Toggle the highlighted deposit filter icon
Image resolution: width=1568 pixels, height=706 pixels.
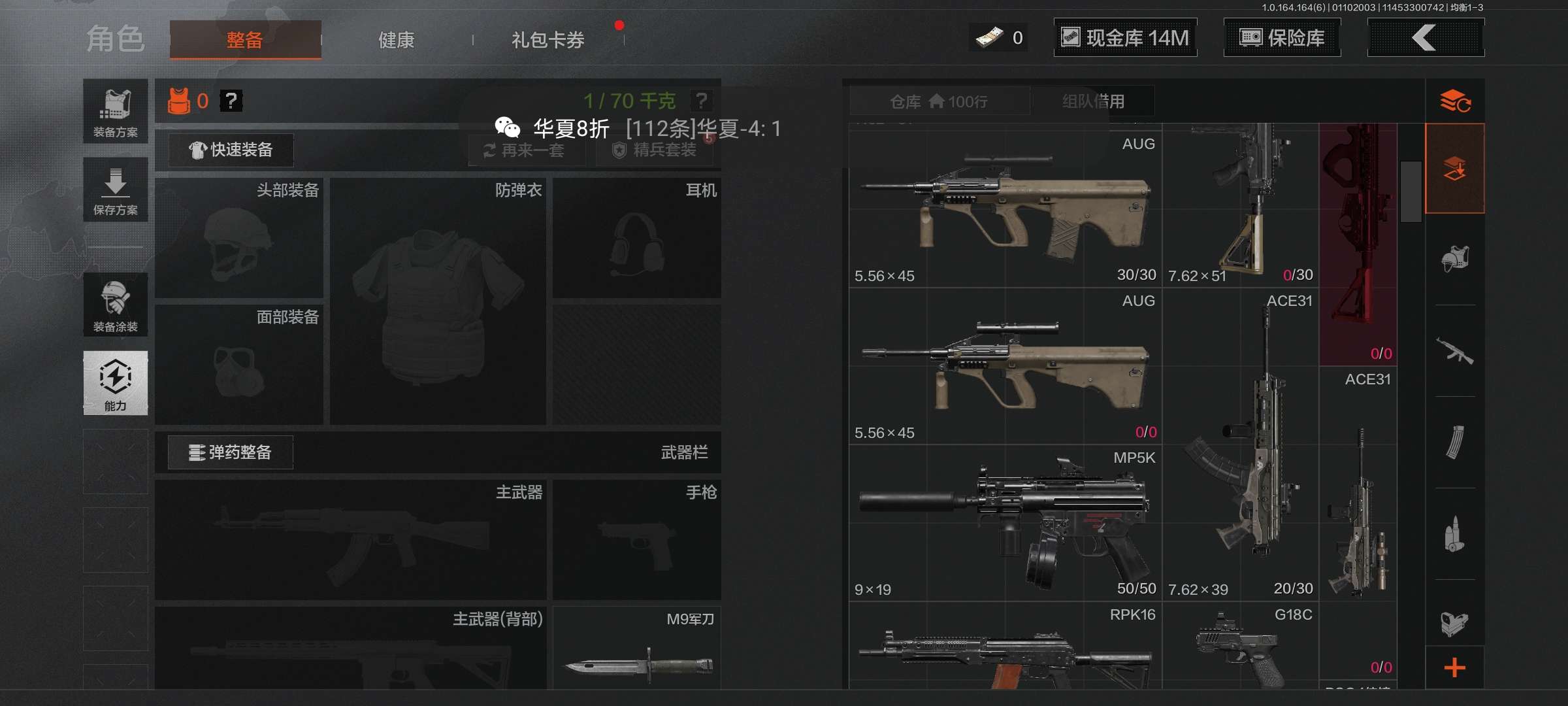[1456, 169]
